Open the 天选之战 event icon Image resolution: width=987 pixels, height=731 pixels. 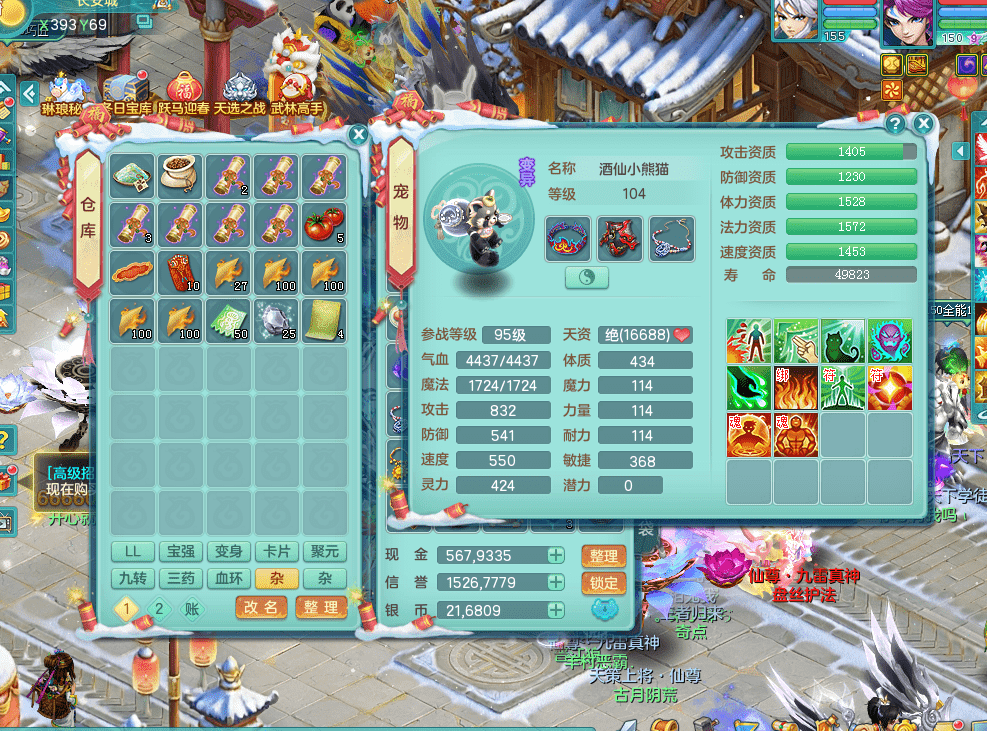(239, 91)
